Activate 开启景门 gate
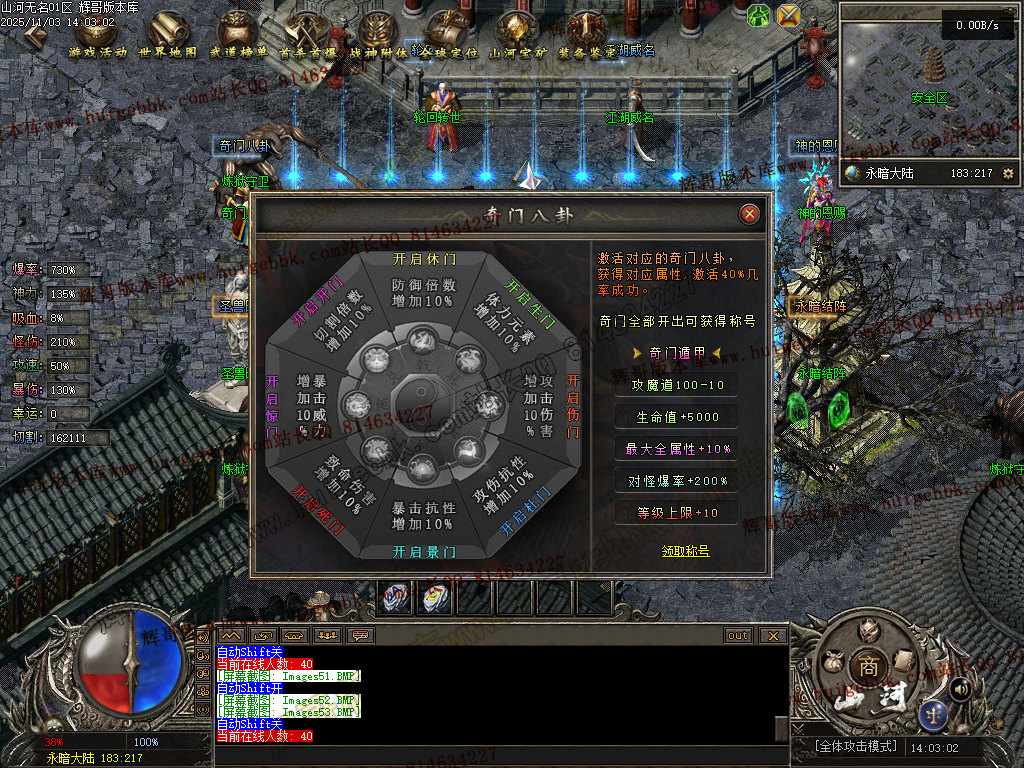The height and width of the screenshot is (768, 1024). point(423,552)
